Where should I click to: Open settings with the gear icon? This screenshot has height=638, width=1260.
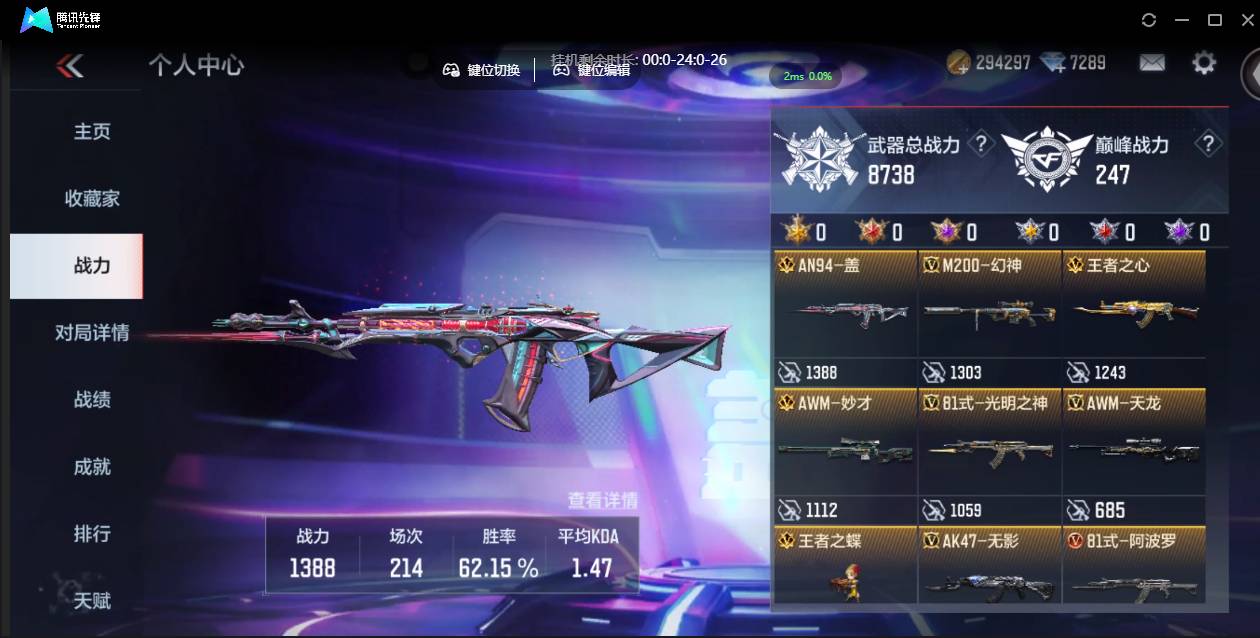pyautogui.click(x=1204, y=63)
